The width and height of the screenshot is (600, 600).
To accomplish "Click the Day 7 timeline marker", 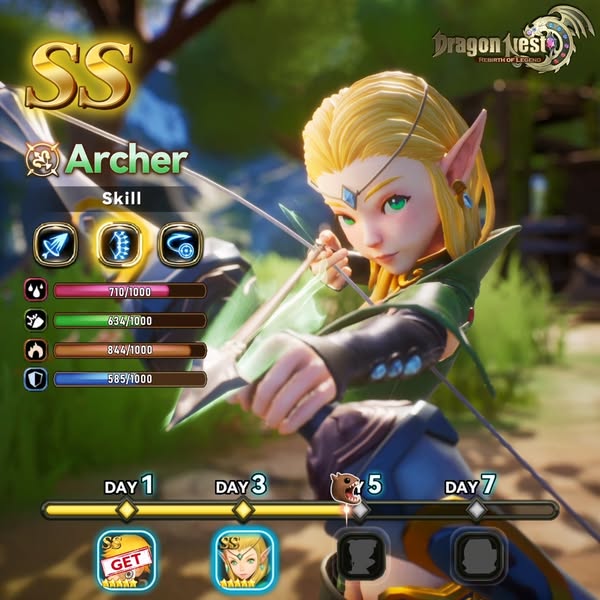I will [477, 510].
